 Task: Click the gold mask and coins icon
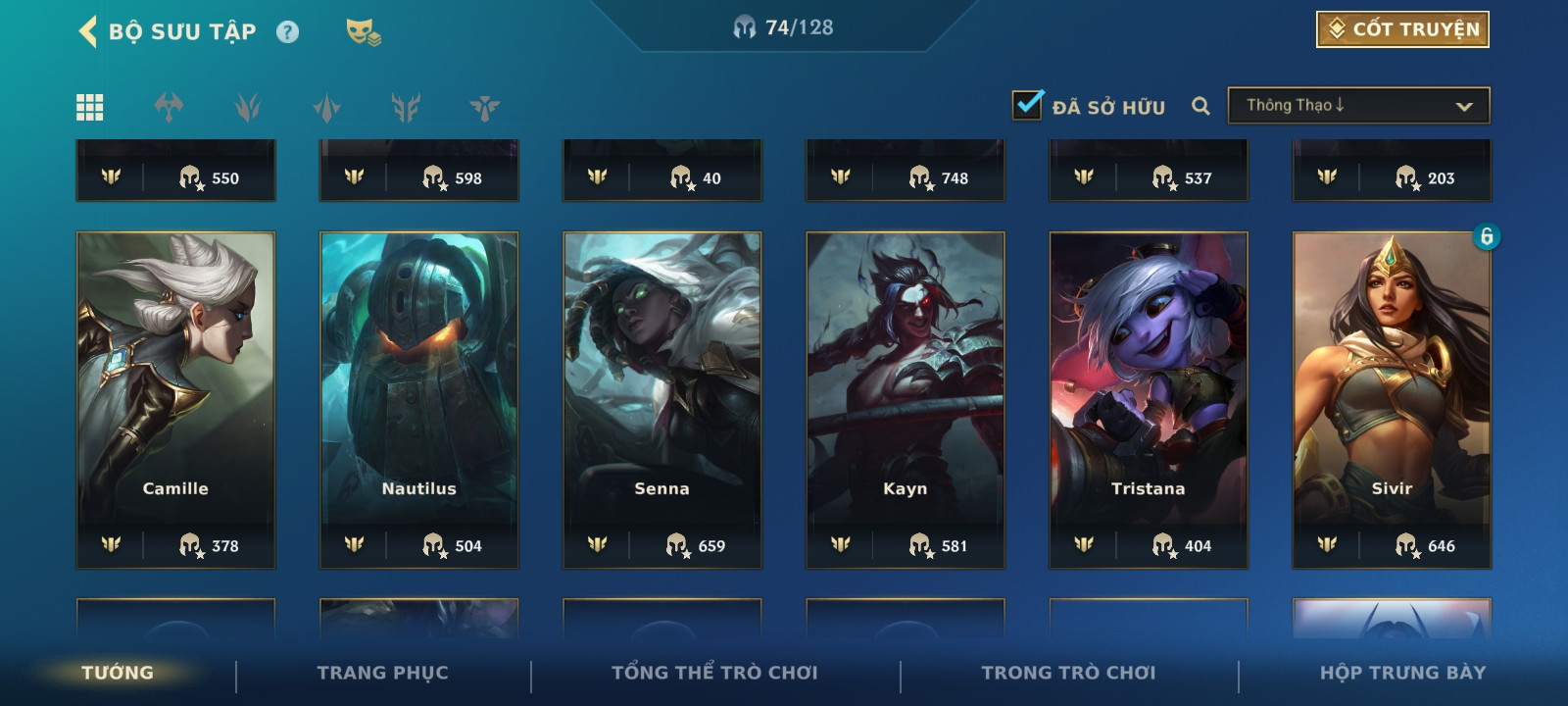click(363, 32)
